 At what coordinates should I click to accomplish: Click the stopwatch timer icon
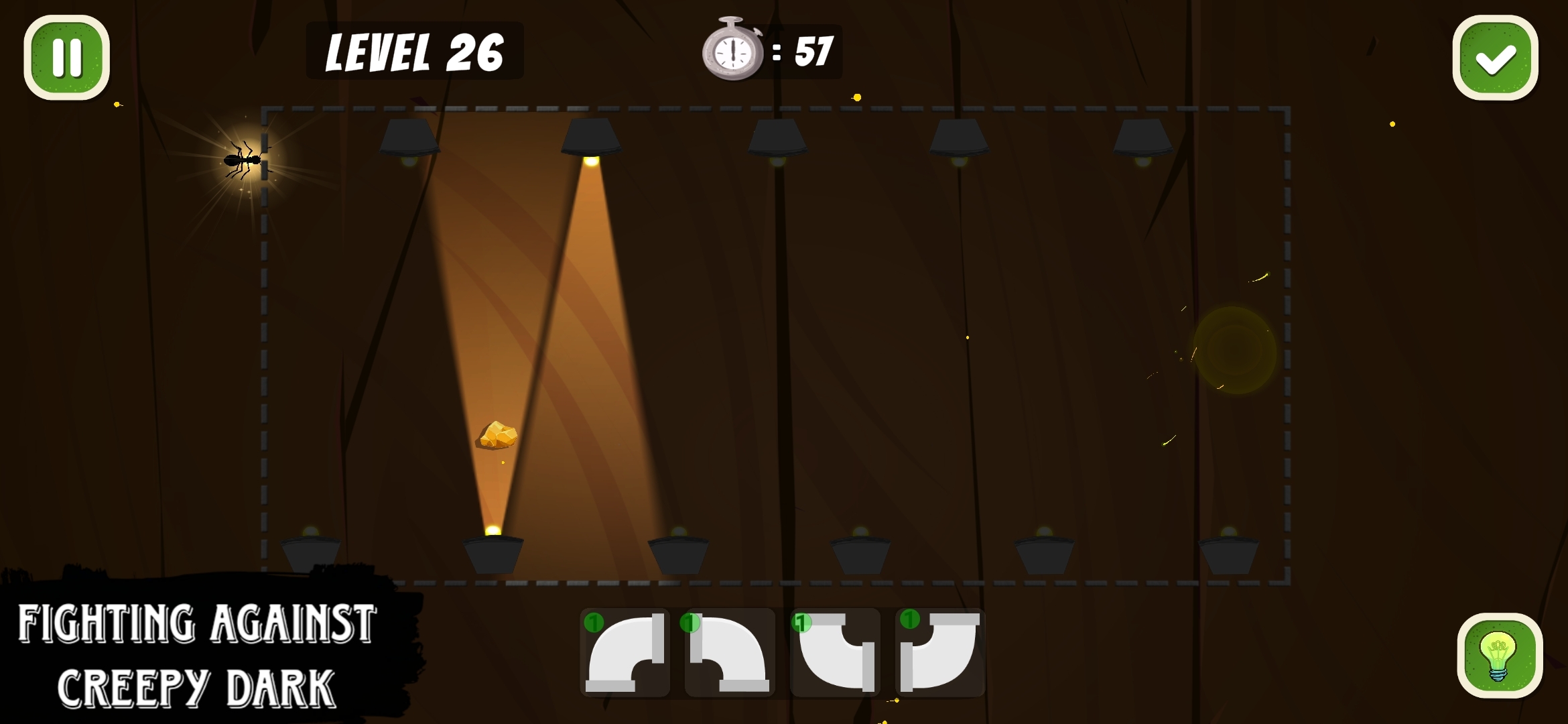pyautogui.click(x=734, y=50)
